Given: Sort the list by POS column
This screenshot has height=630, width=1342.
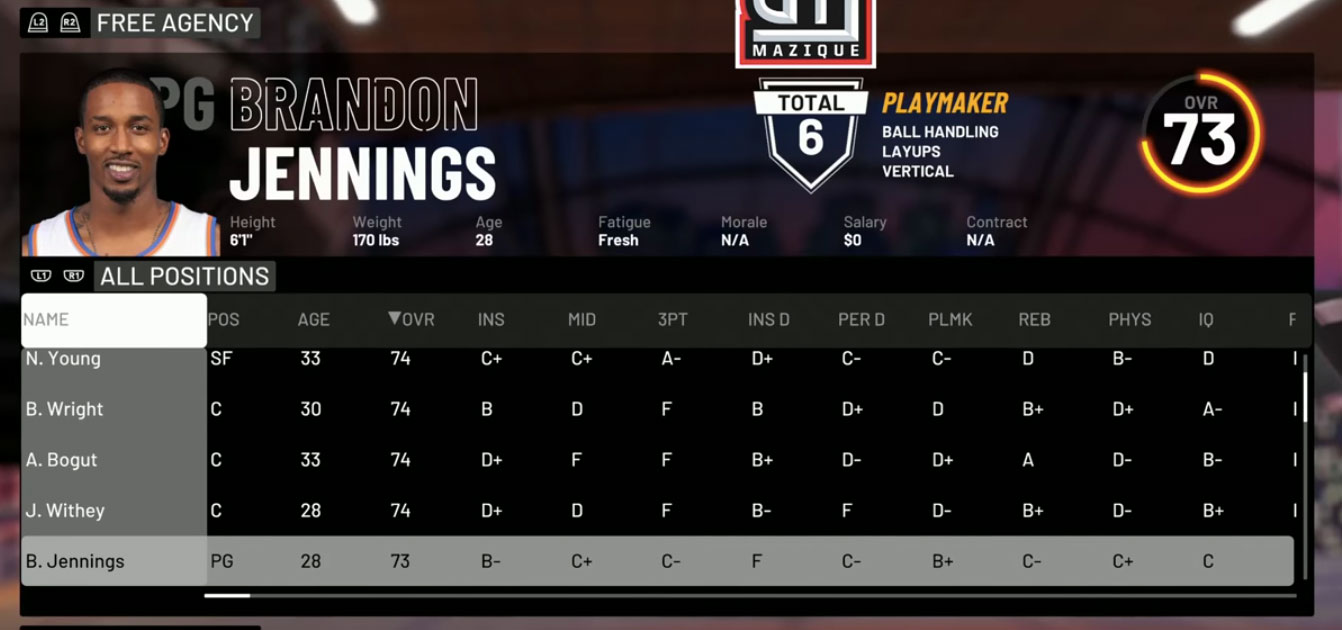Looking at the screenshot, I should pyautogui.click(x=223, y=320).
